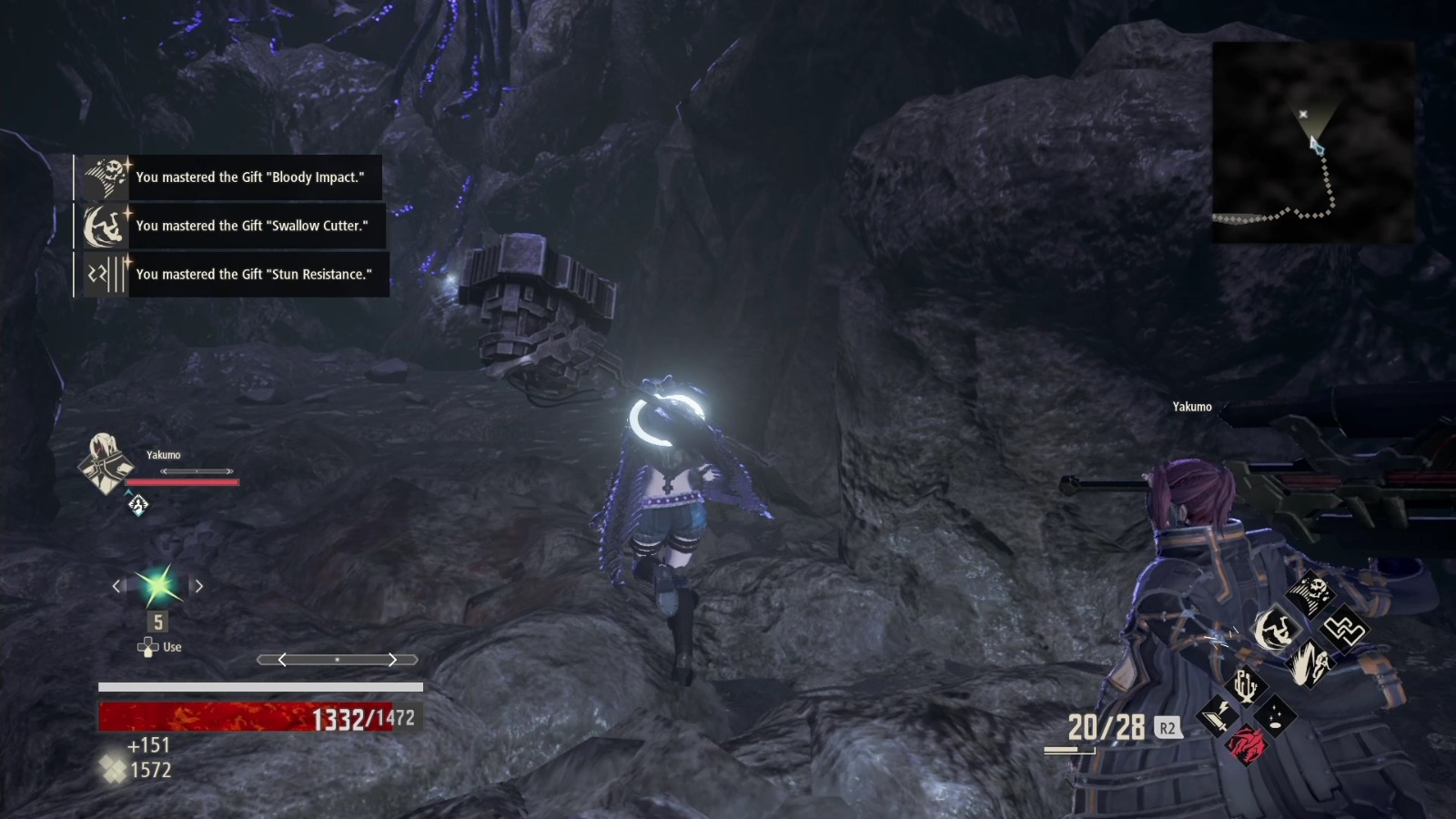Click the left arrow of the item selector

point(116,585)
